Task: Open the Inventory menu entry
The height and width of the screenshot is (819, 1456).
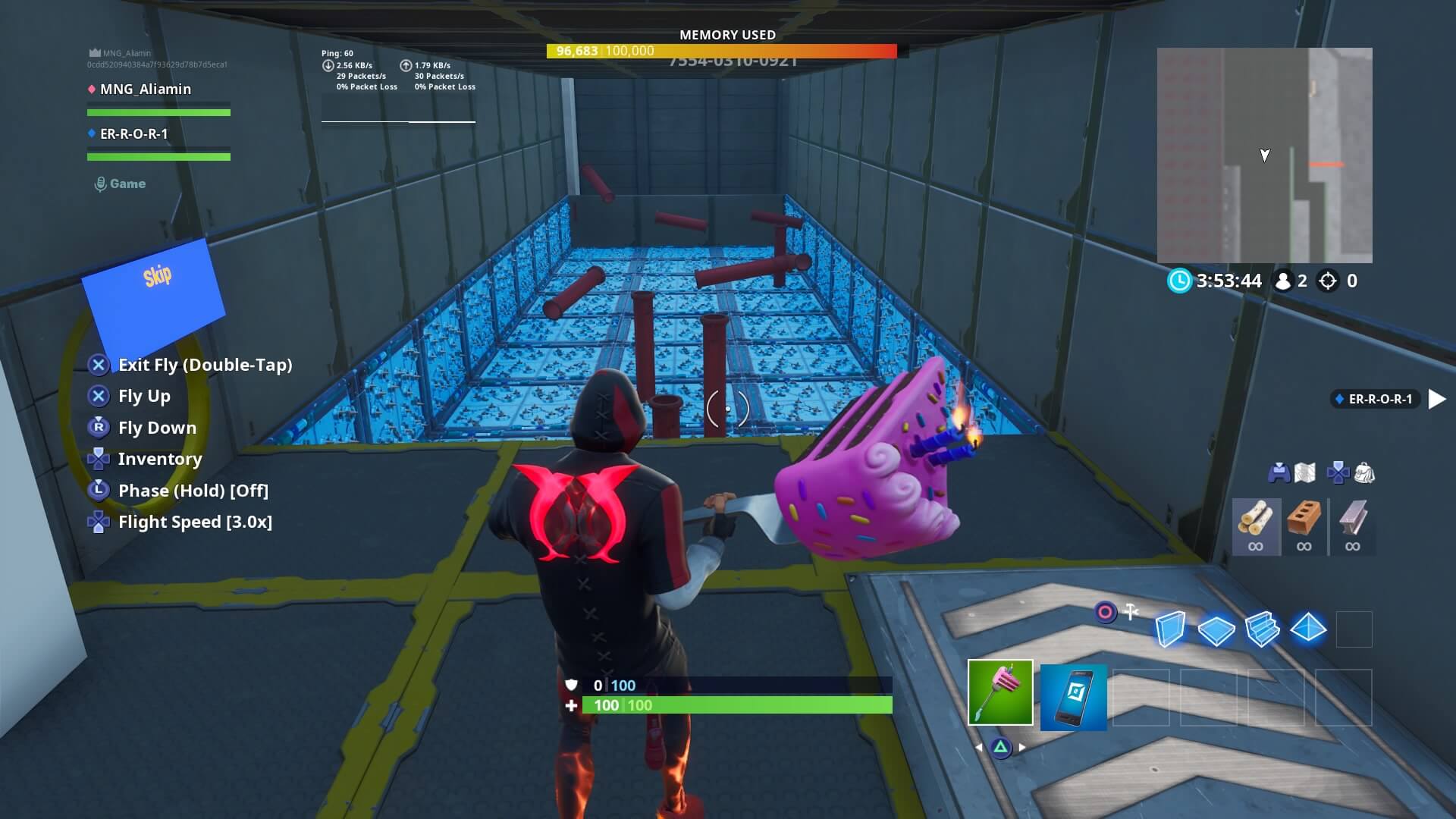Action: (x=160, y=459)
